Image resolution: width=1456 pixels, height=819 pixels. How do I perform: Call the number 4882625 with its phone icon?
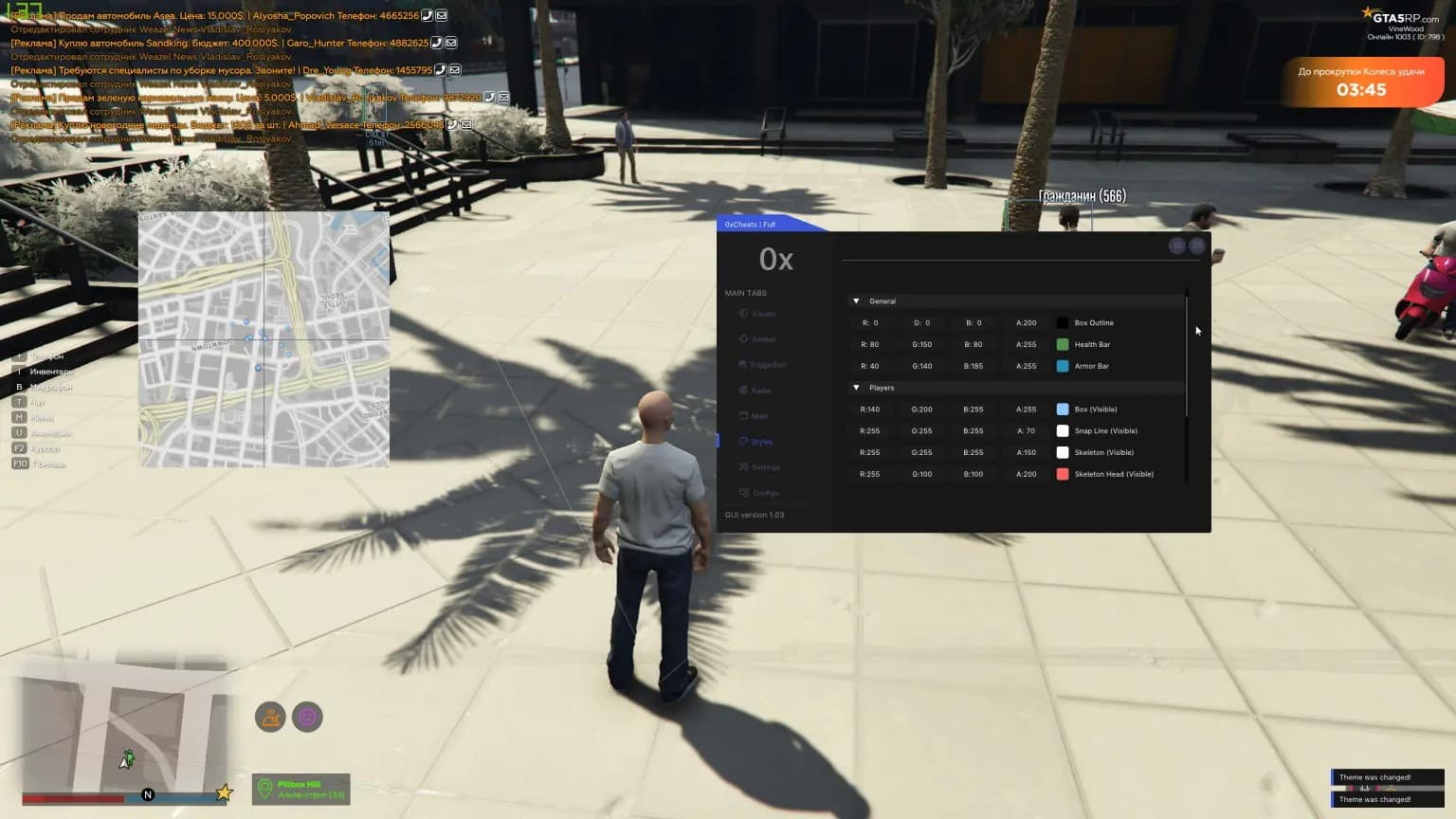click(x=436, y=43)
